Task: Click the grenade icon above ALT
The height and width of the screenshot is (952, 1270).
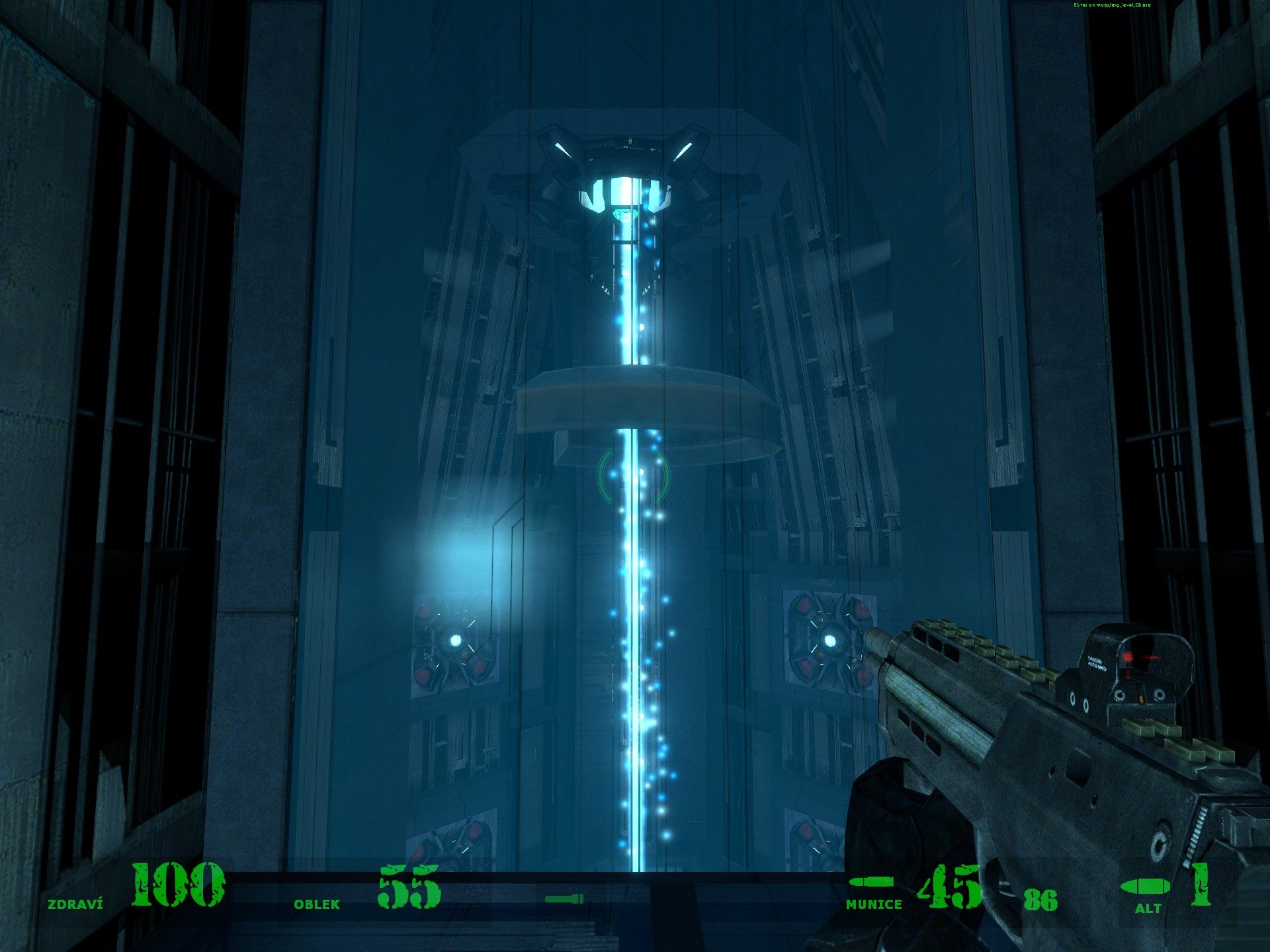Action: (x=1143, y=887)
